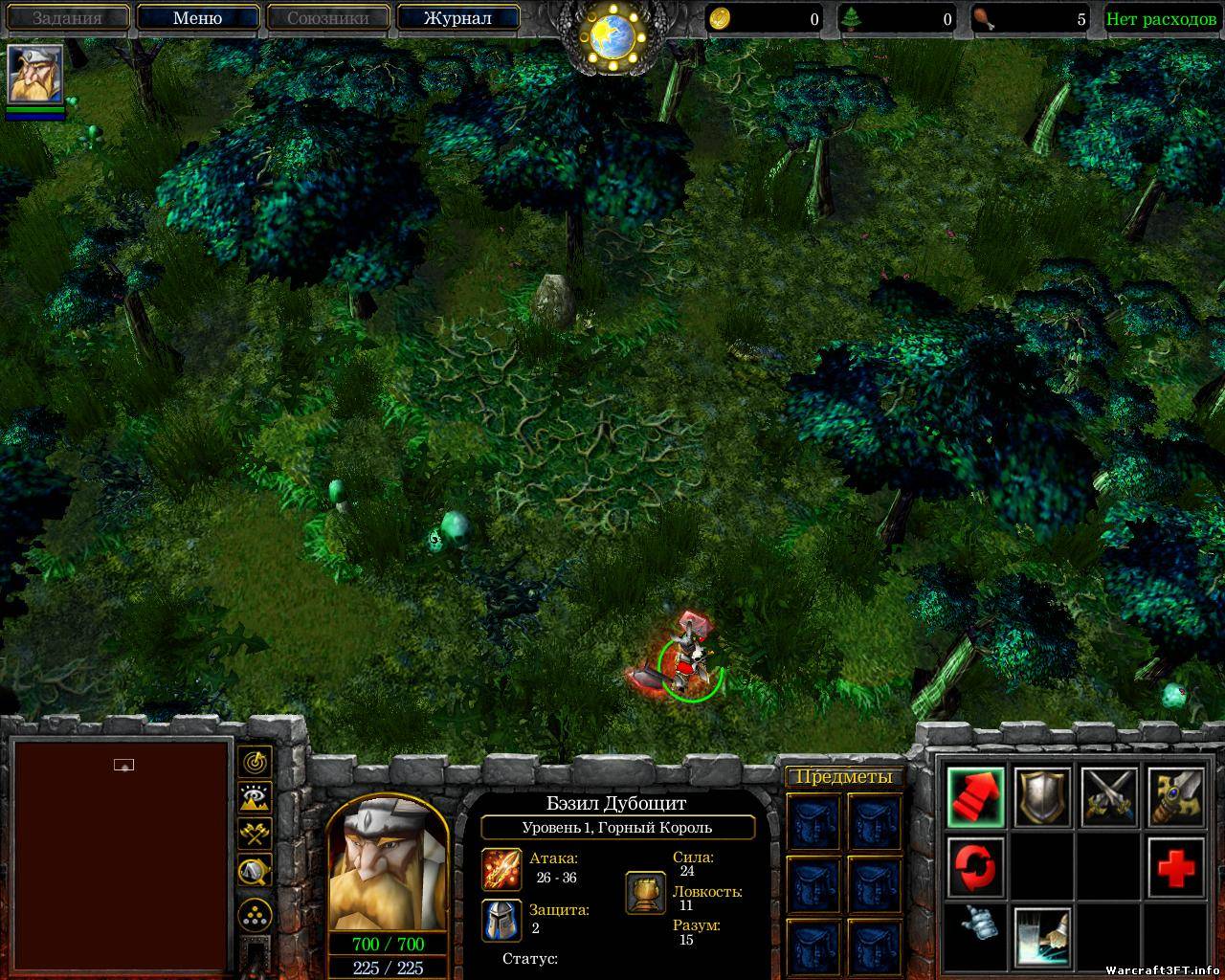The width and height of the screenshot is (1225, 980).
Task: Select the dwarf hero icon in the corner
Action: pos(35,75)
